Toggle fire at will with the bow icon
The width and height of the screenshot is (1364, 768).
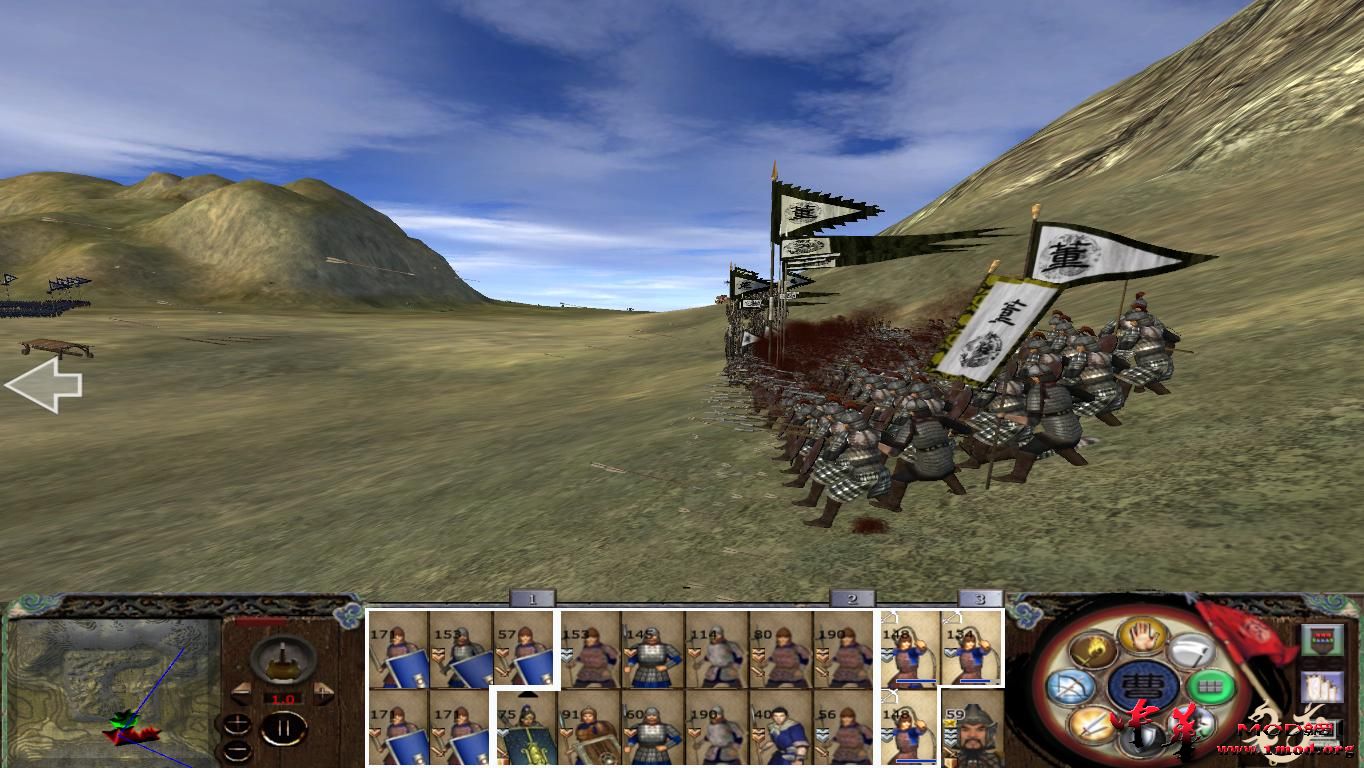pos(1070,685)
